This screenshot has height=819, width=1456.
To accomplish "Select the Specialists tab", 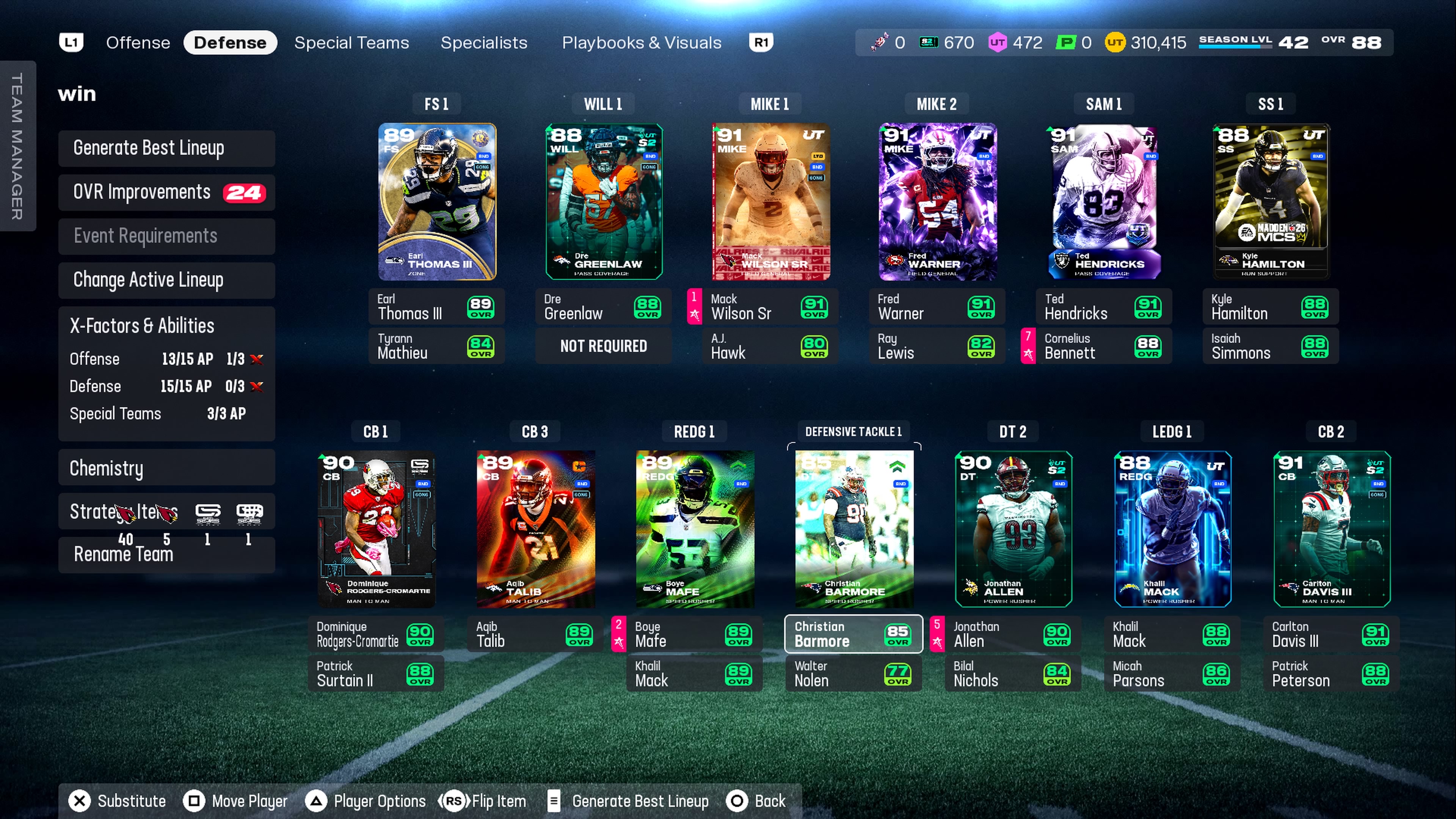I will 483,42.
